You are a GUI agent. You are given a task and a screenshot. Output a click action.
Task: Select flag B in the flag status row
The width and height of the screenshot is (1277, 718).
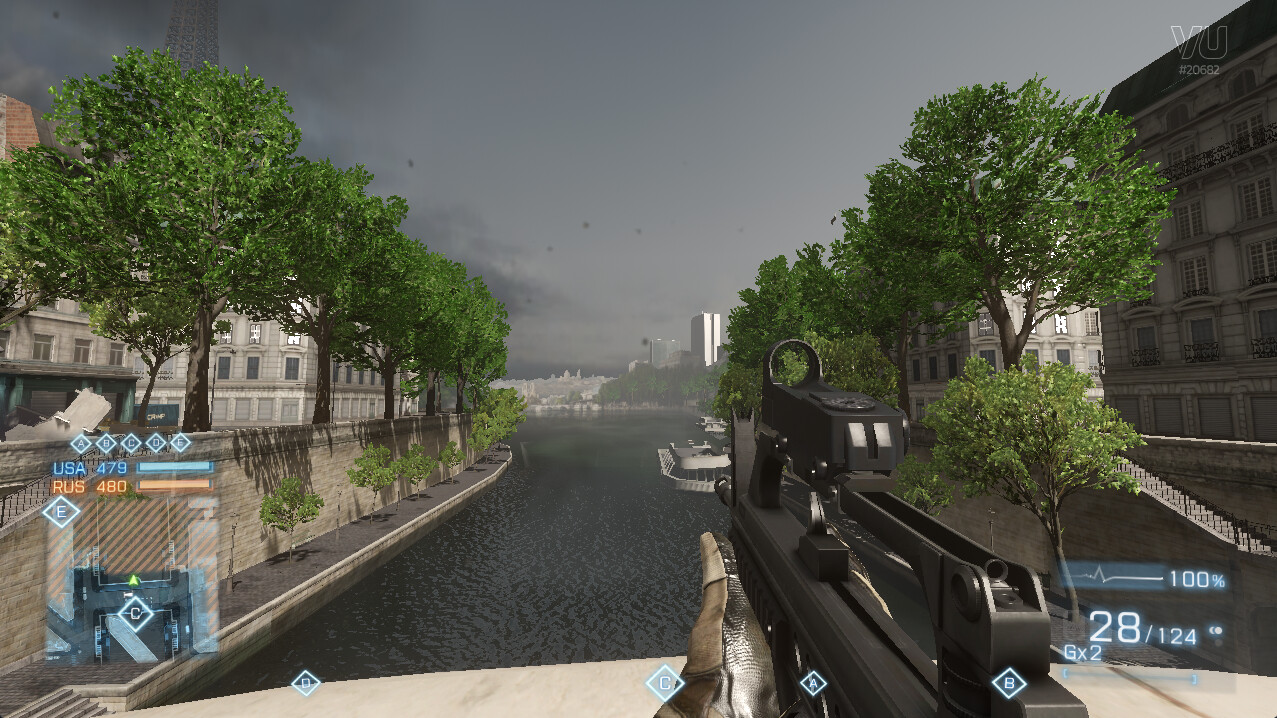click(106, 443)
